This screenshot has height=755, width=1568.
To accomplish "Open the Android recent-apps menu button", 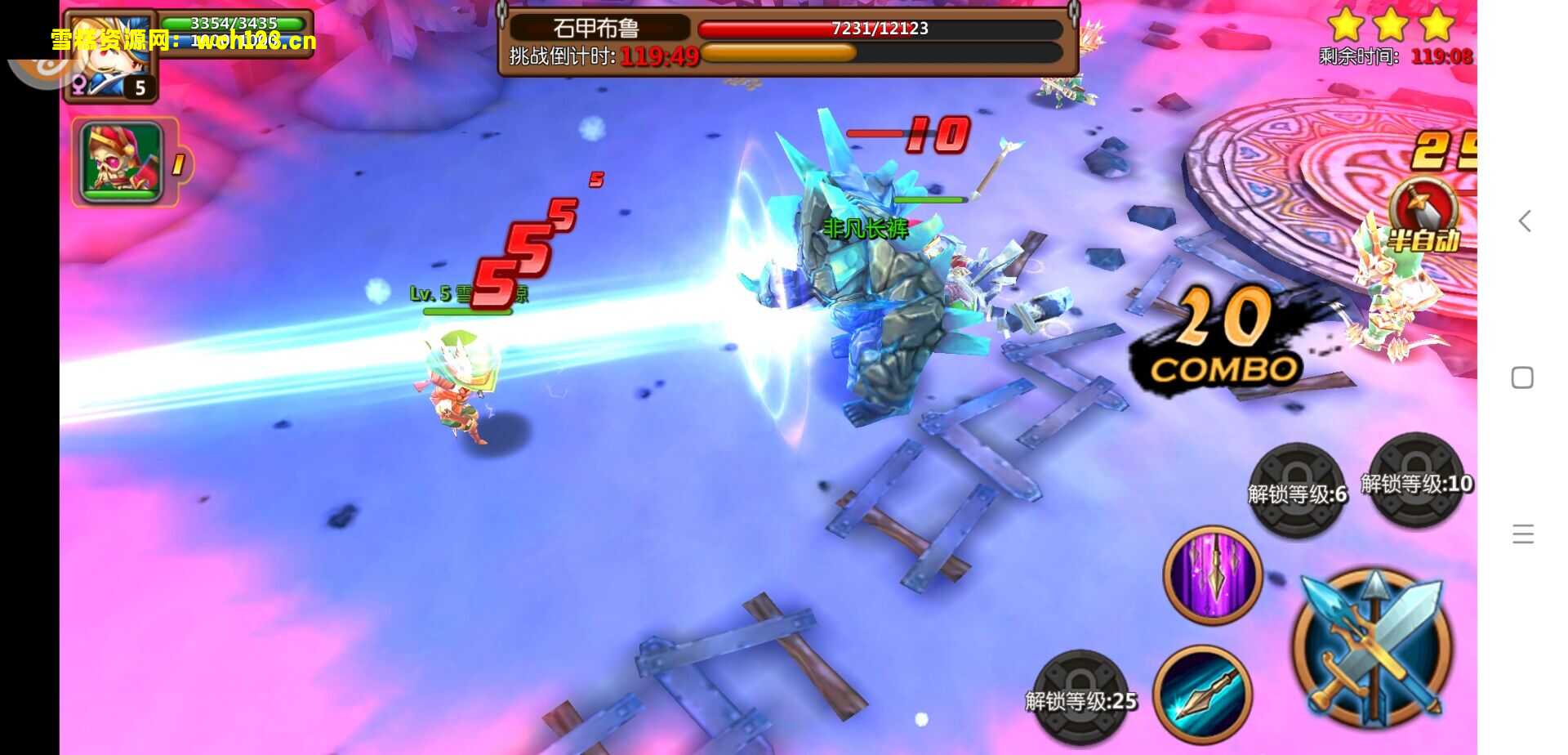I will point(1522,534).
